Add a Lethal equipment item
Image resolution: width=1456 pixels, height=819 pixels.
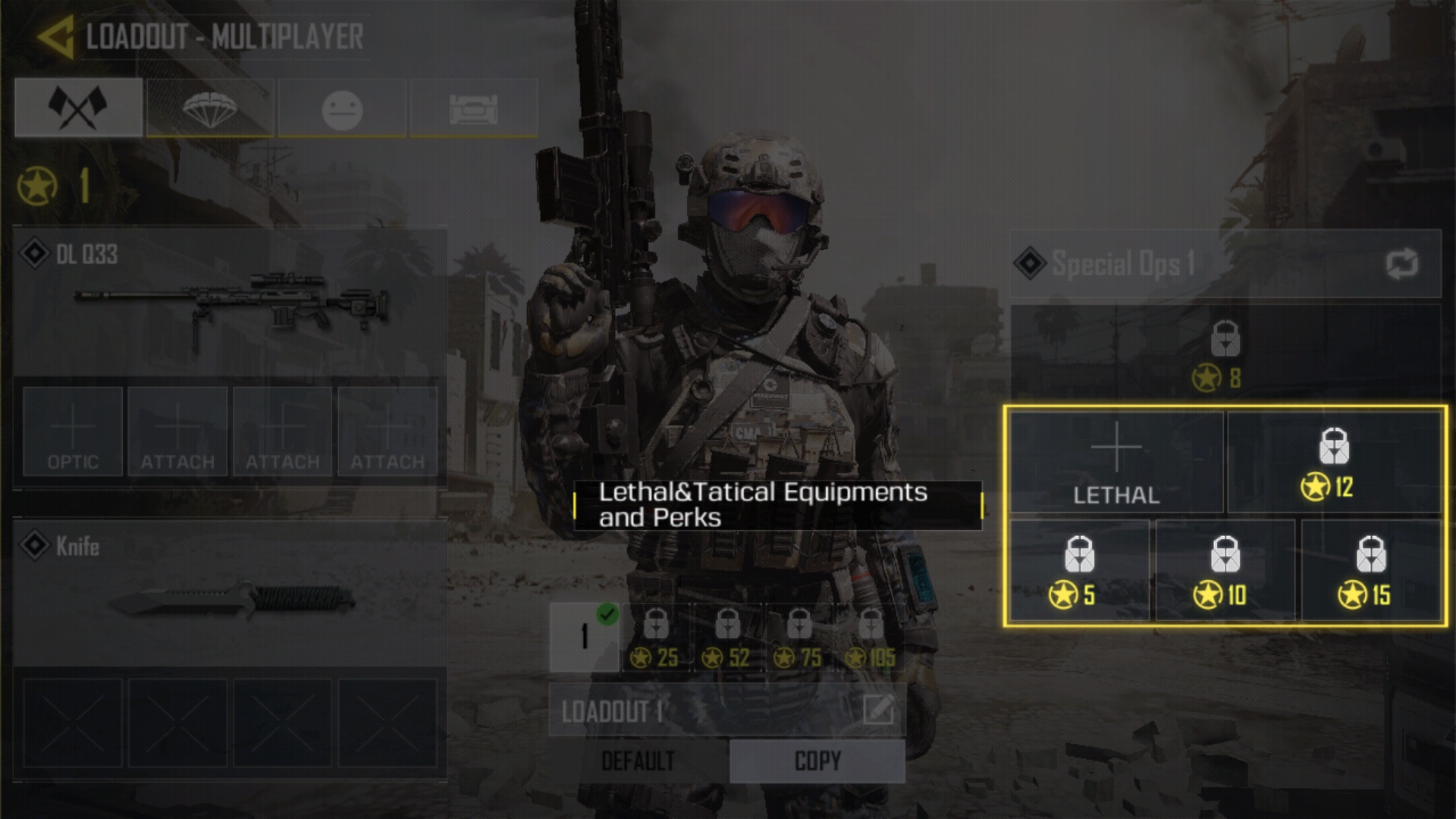click(1116, 463)
